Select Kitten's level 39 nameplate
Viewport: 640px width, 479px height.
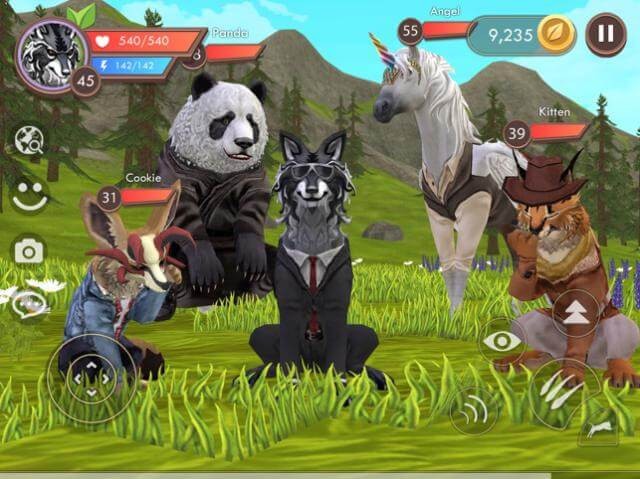click(x=547, y=131)
